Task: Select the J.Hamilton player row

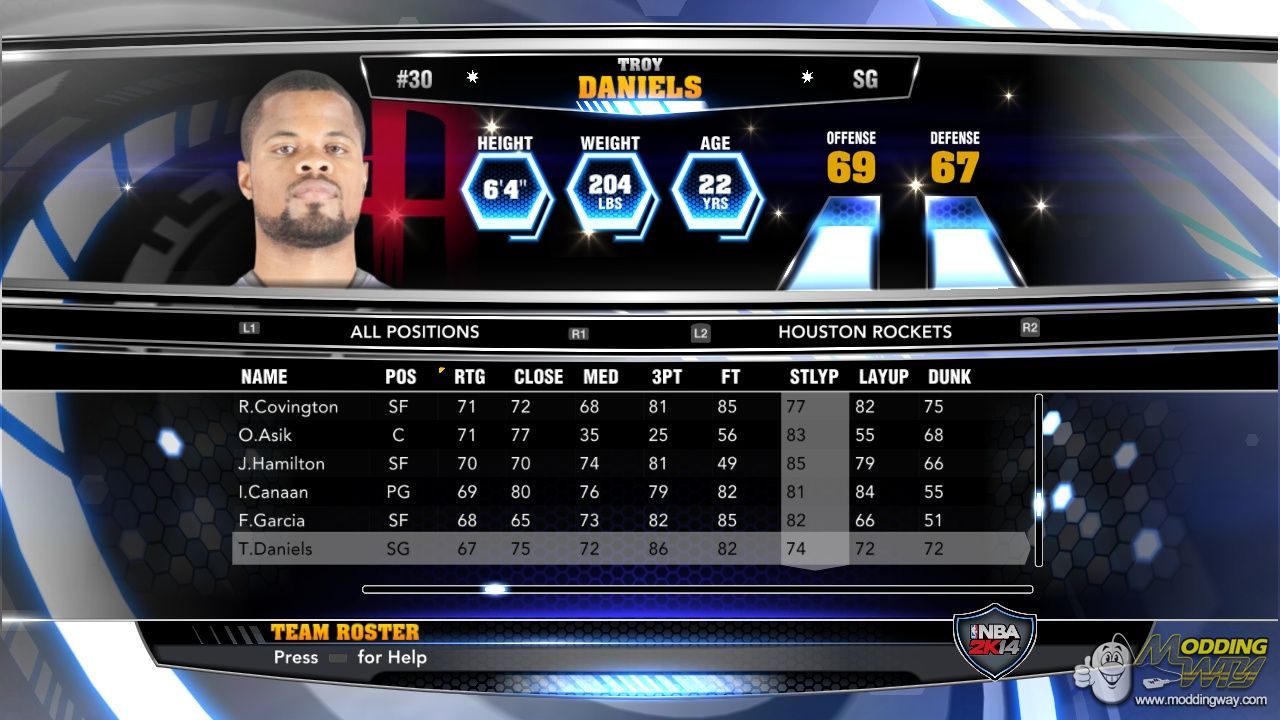Action: 281,464
